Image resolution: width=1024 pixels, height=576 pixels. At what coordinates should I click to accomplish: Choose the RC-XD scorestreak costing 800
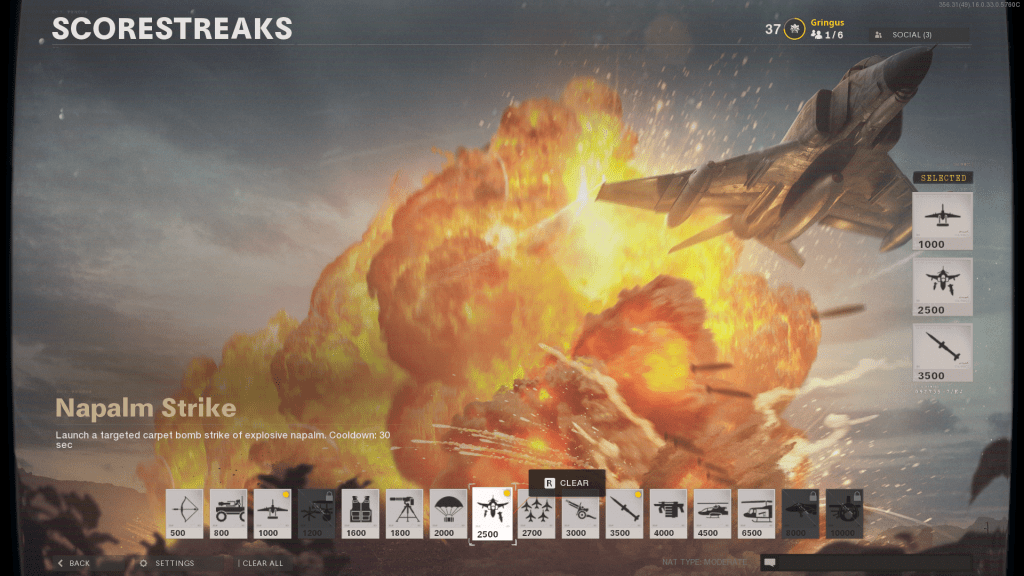228,513
